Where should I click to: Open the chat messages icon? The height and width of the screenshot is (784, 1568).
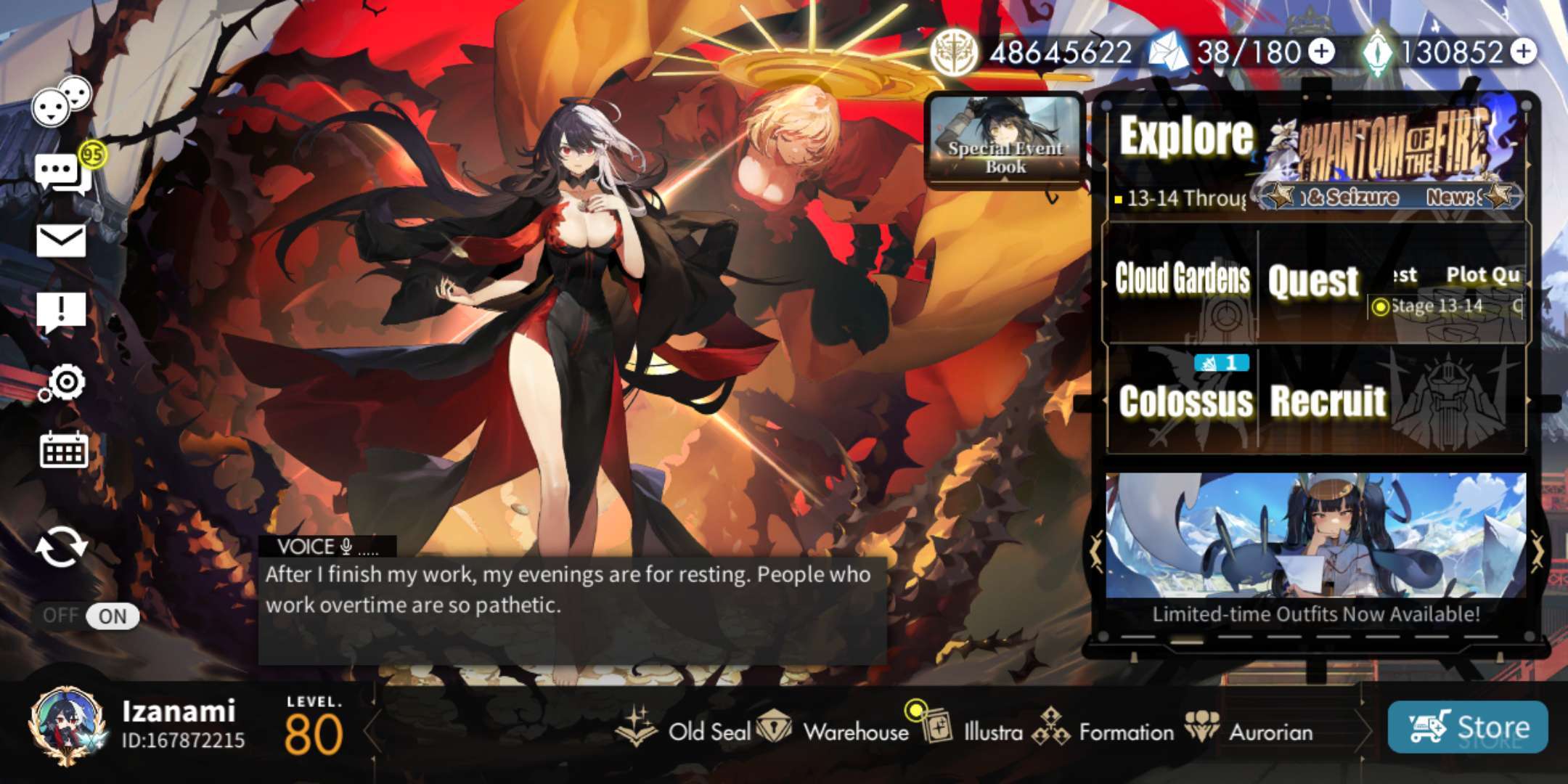click(62, 173)
